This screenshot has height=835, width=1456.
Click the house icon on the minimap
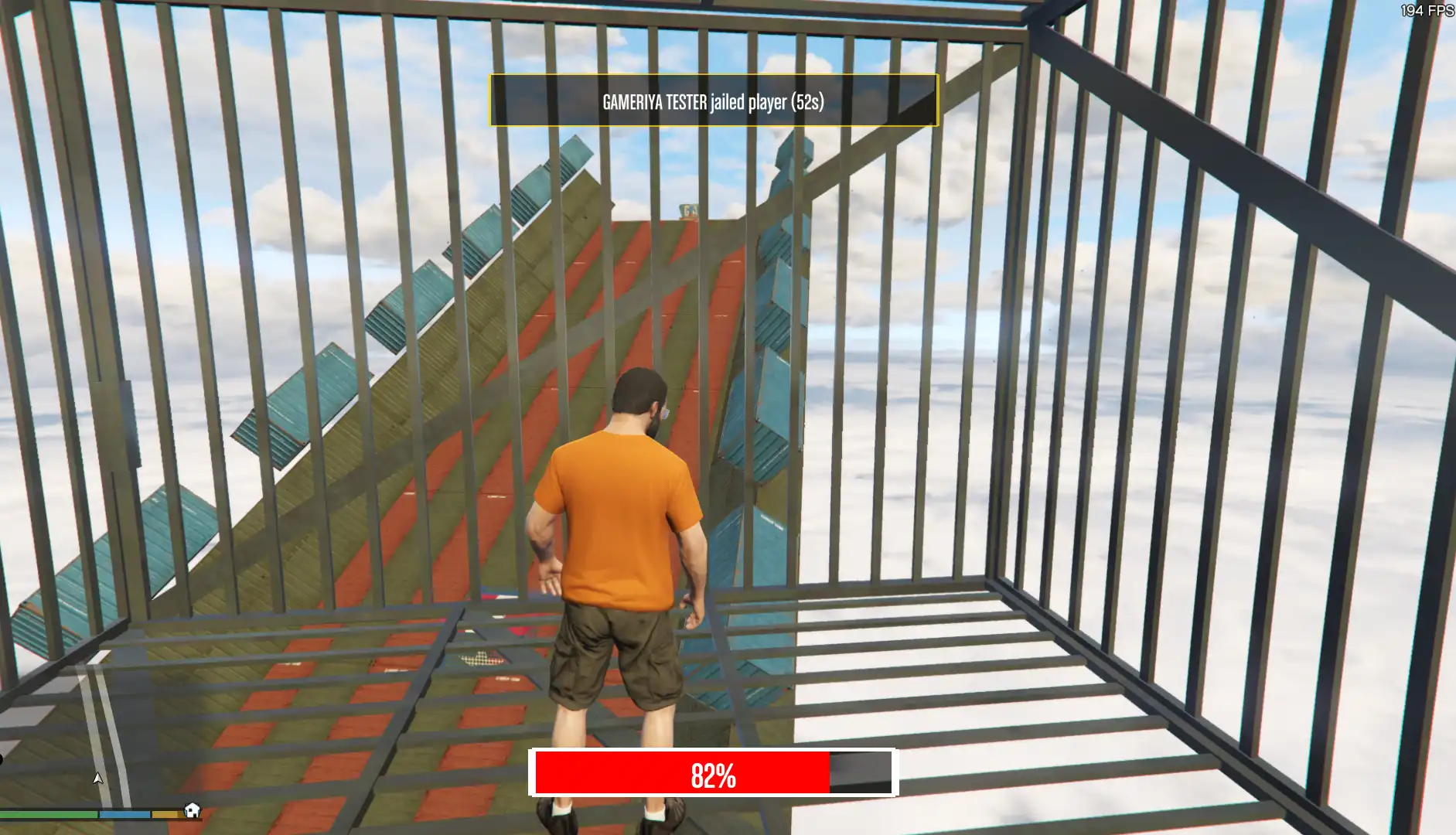point(192,812)
